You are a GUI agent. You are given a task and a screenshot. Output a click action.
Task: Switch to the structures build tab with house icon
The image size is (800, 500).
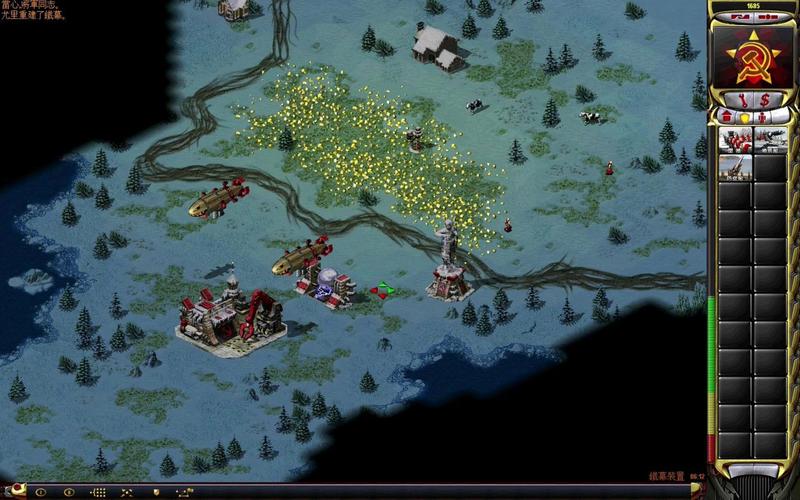727,118
